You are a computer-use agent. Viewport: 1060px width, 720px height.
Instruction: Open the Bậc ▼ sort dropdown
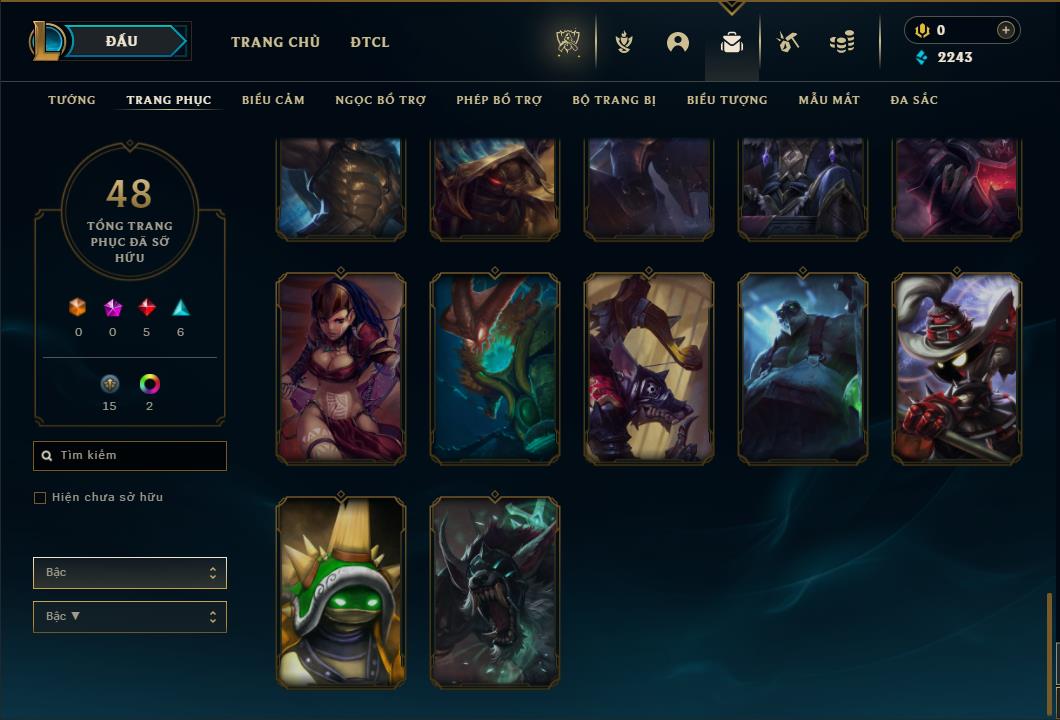click(130, 617)
